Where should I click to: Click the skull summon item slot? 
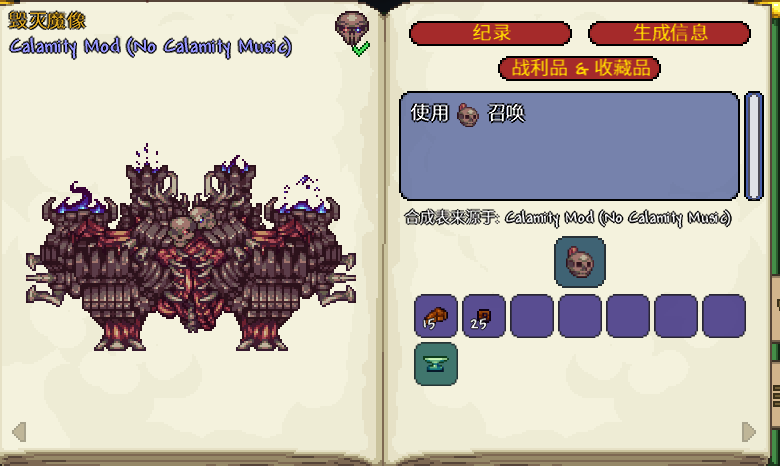580,262
